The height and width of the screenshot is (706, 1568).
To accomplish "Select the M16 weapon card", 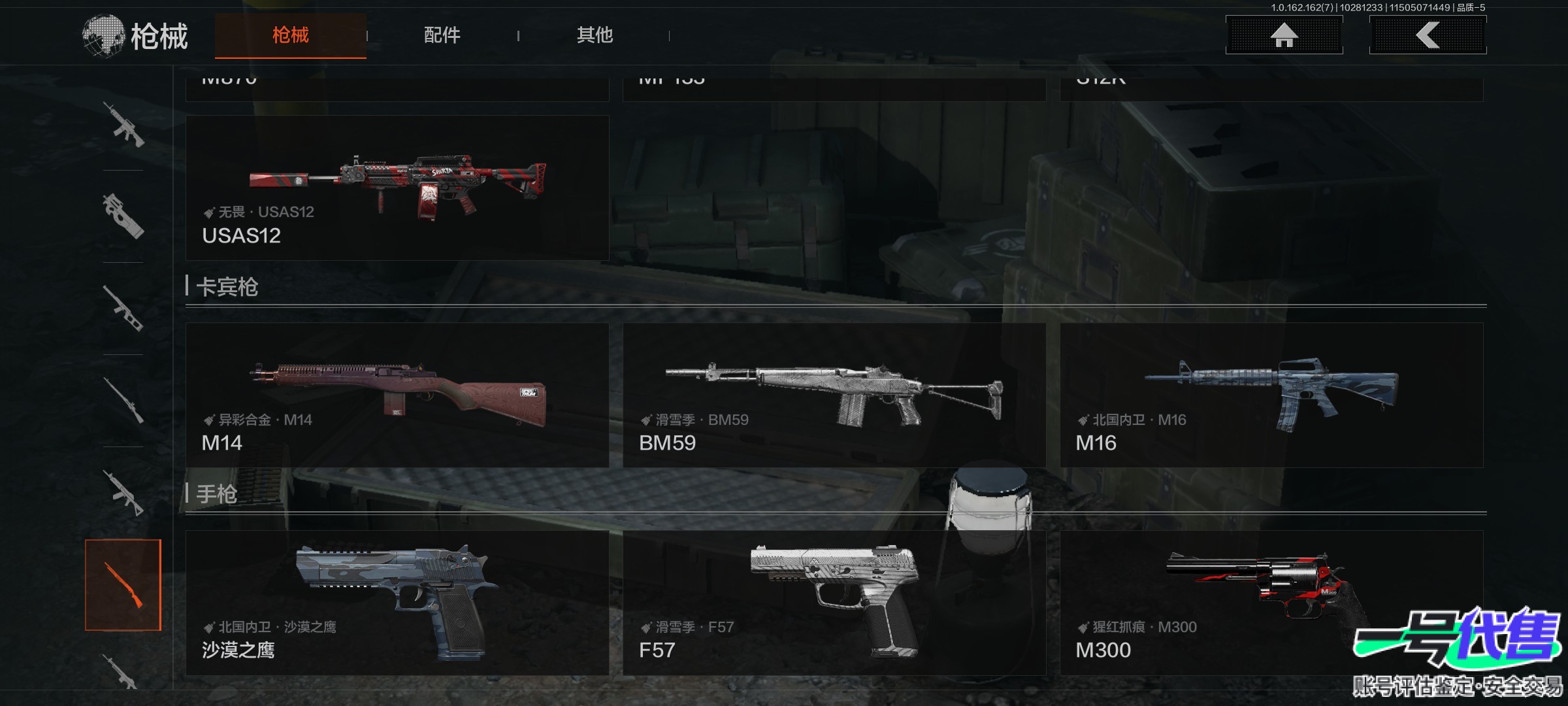I will coord(1271,395).
